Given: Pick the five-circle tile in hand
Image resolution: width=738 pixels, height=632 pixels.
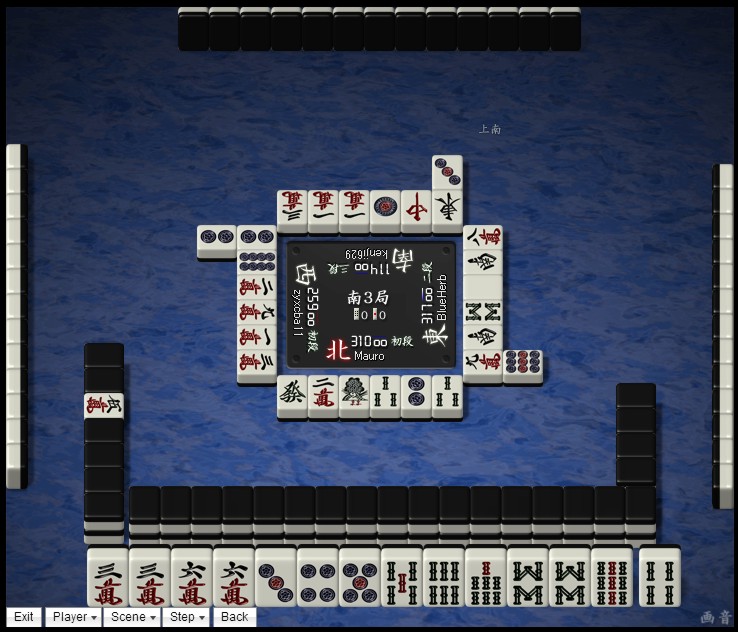Looking at the screenshot, I should [359, 578].
